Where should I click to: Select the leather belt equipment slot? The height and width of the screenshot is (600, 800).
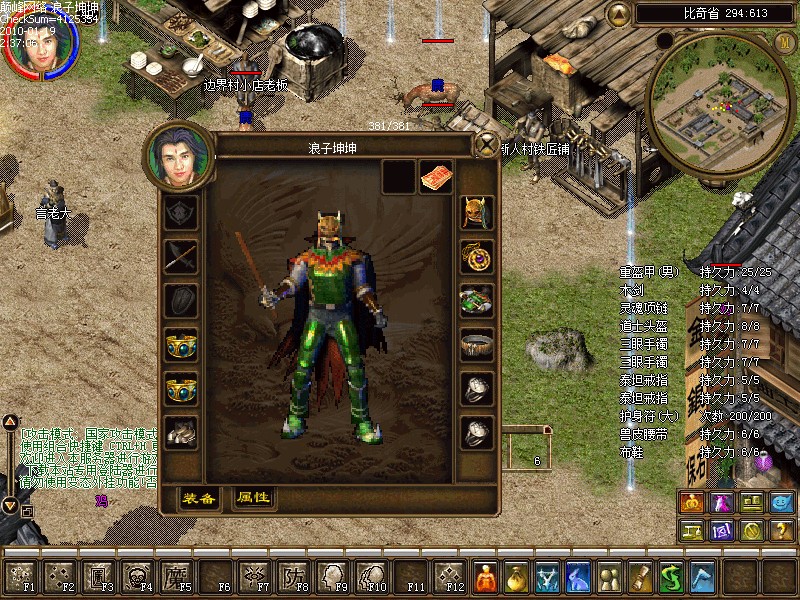coord(477,344)
